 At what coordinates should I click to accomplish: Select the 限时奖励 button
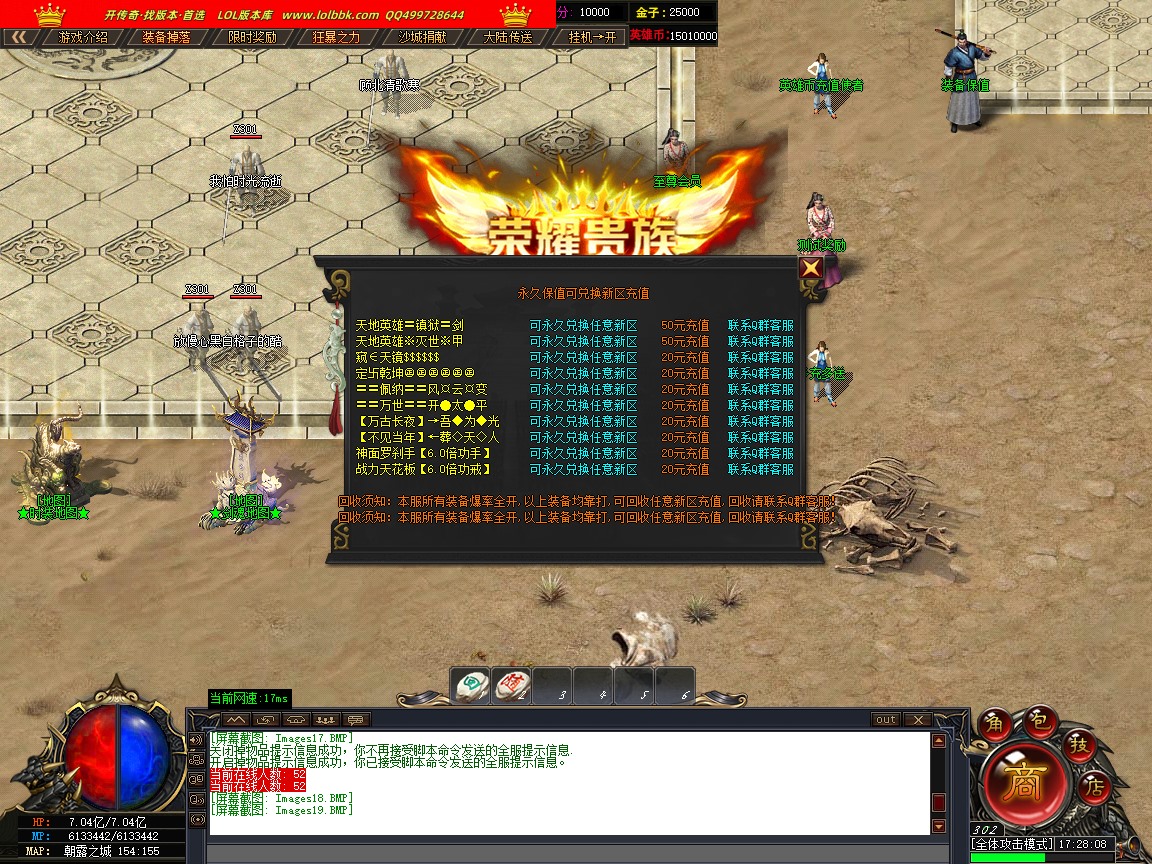coord(252,37)
